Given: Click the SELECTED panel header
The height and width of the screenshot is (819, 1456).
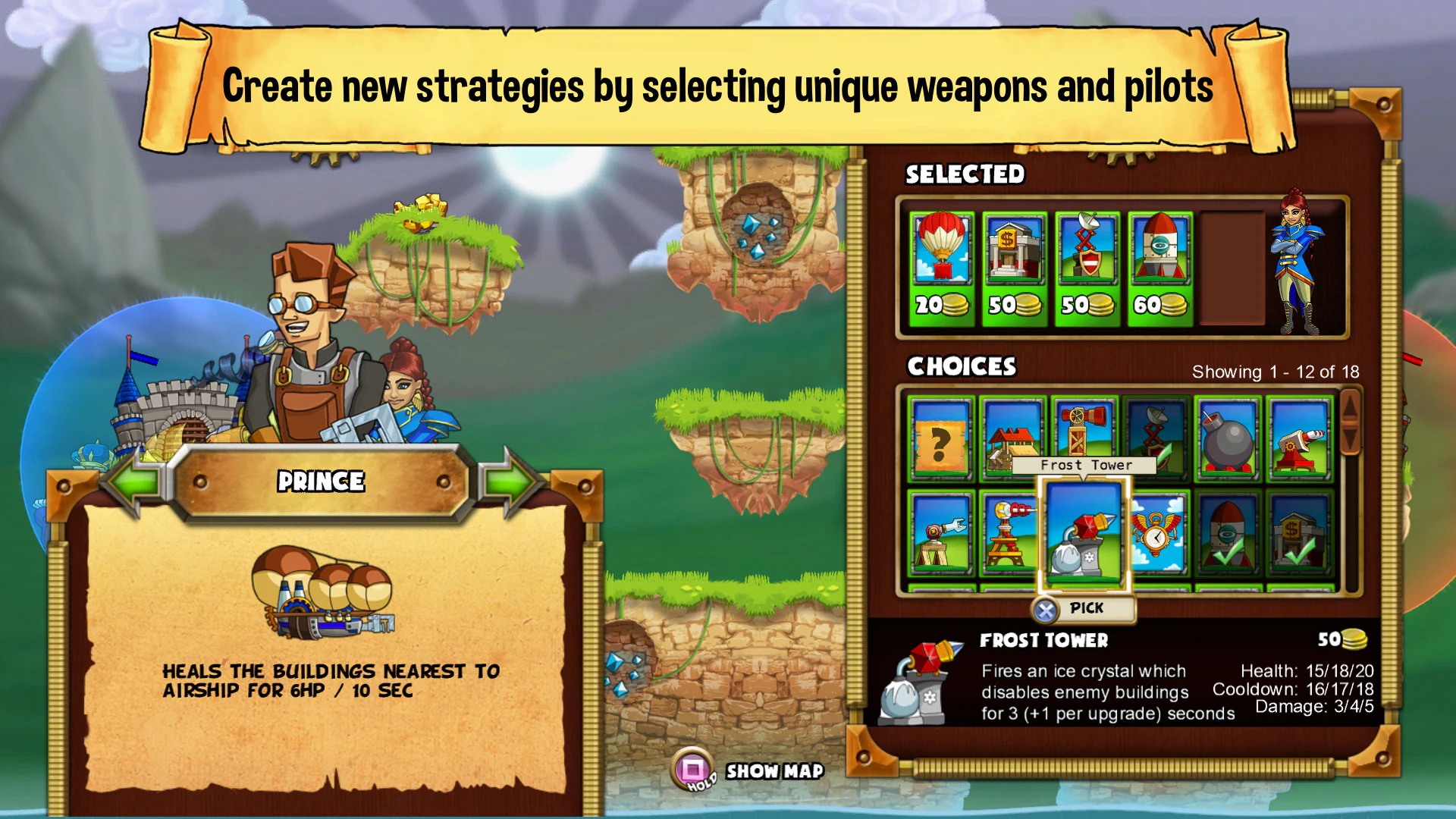Looking at the screenshot, I should click(964, 174).
